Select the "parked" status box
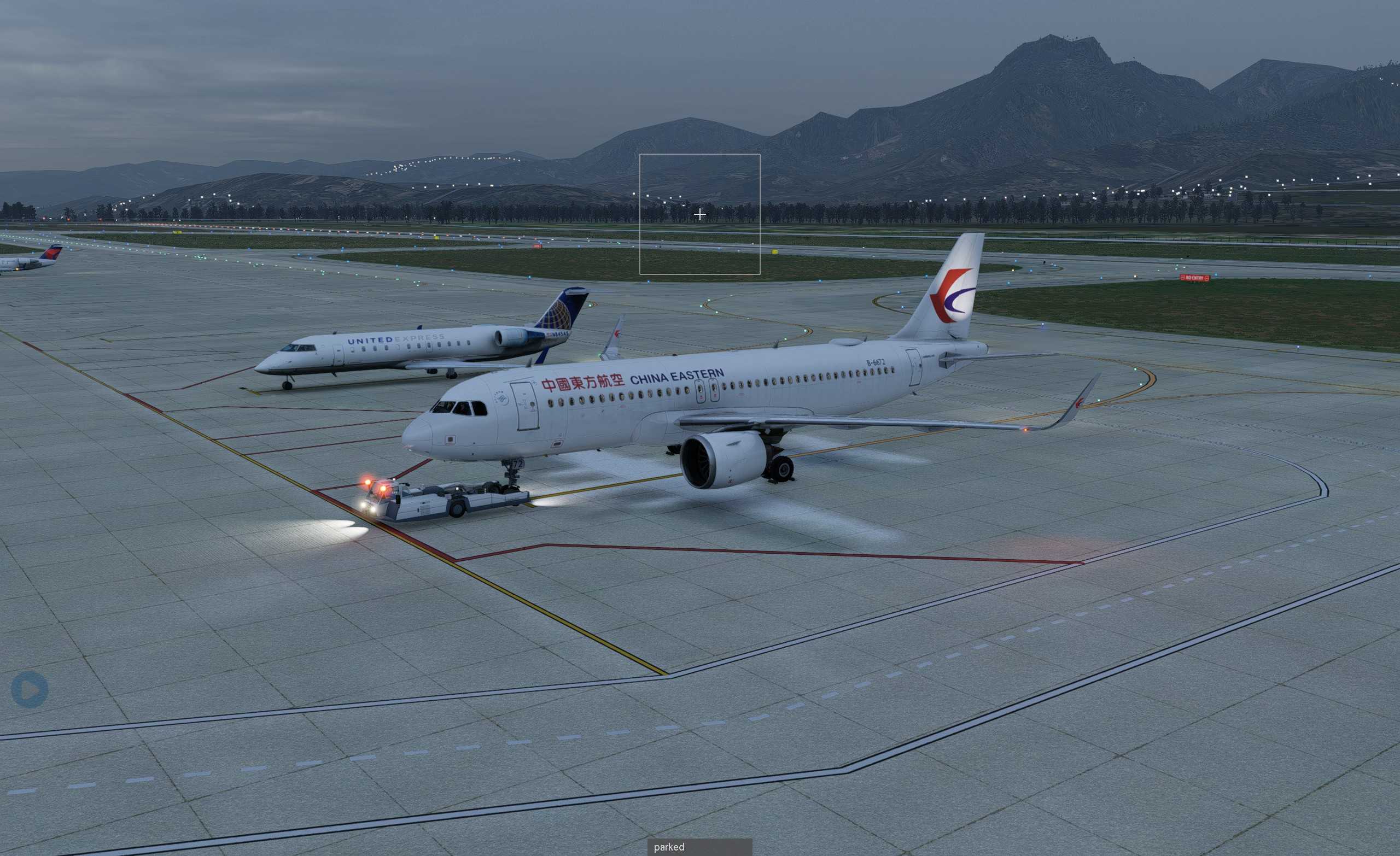The width and height of the screenshot is (1400, 856). (699, 847)
